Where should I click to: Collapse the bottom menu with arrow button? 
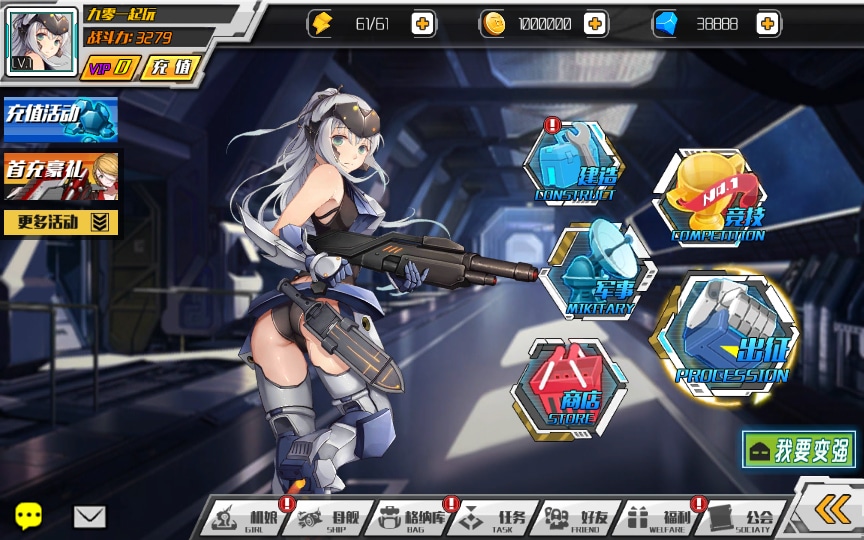click(x=831, y=509)
